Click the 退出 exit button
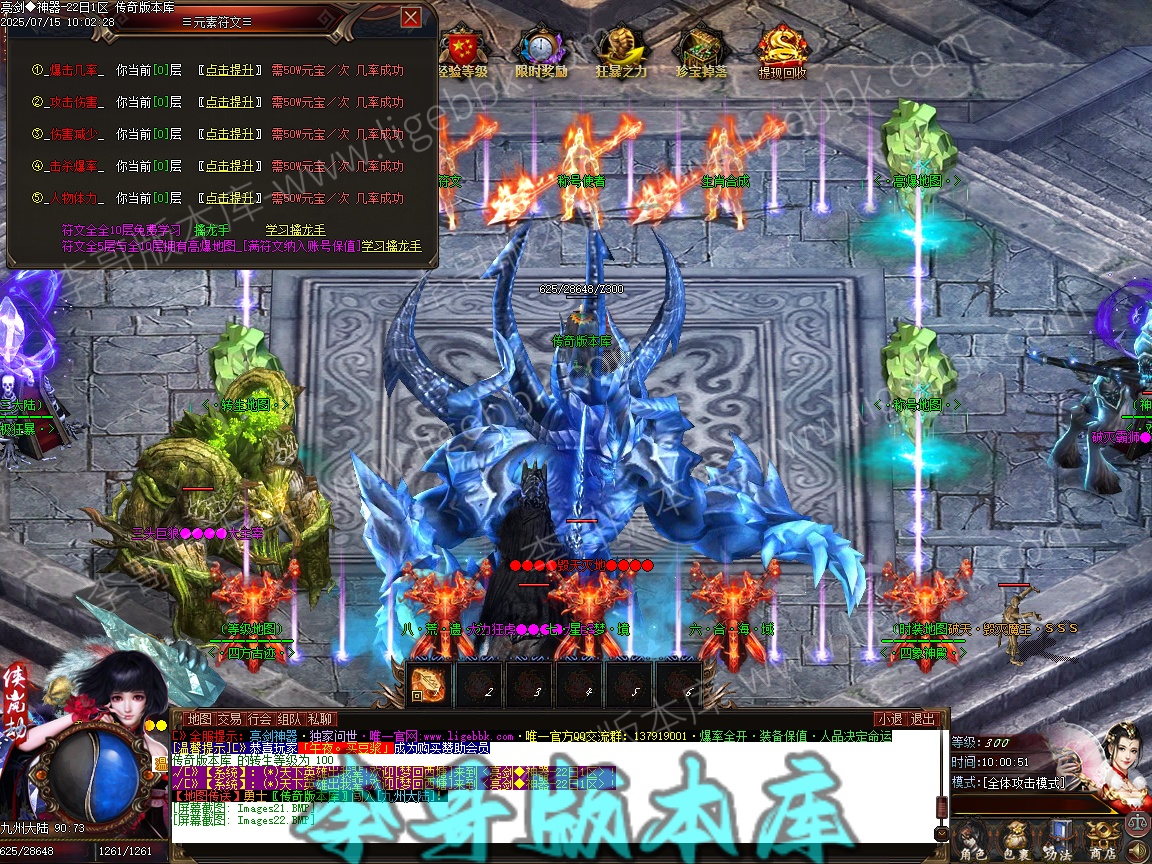Viewport: 1152px width, 864px height. click(922, 719)
